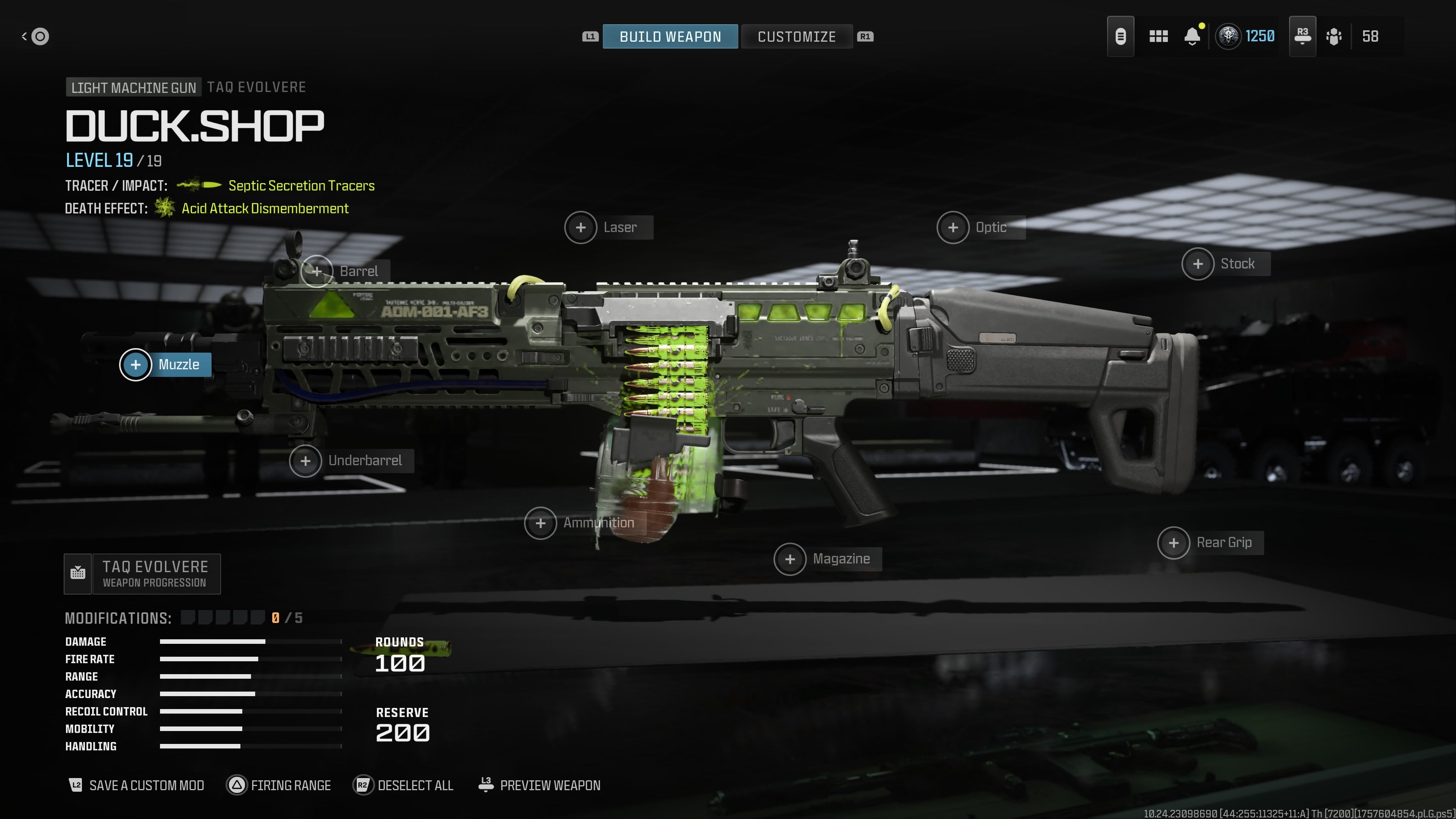Choose the Laser attachment slot
This screenshot has height=819, width=1456.
click(x=581, y=227)
